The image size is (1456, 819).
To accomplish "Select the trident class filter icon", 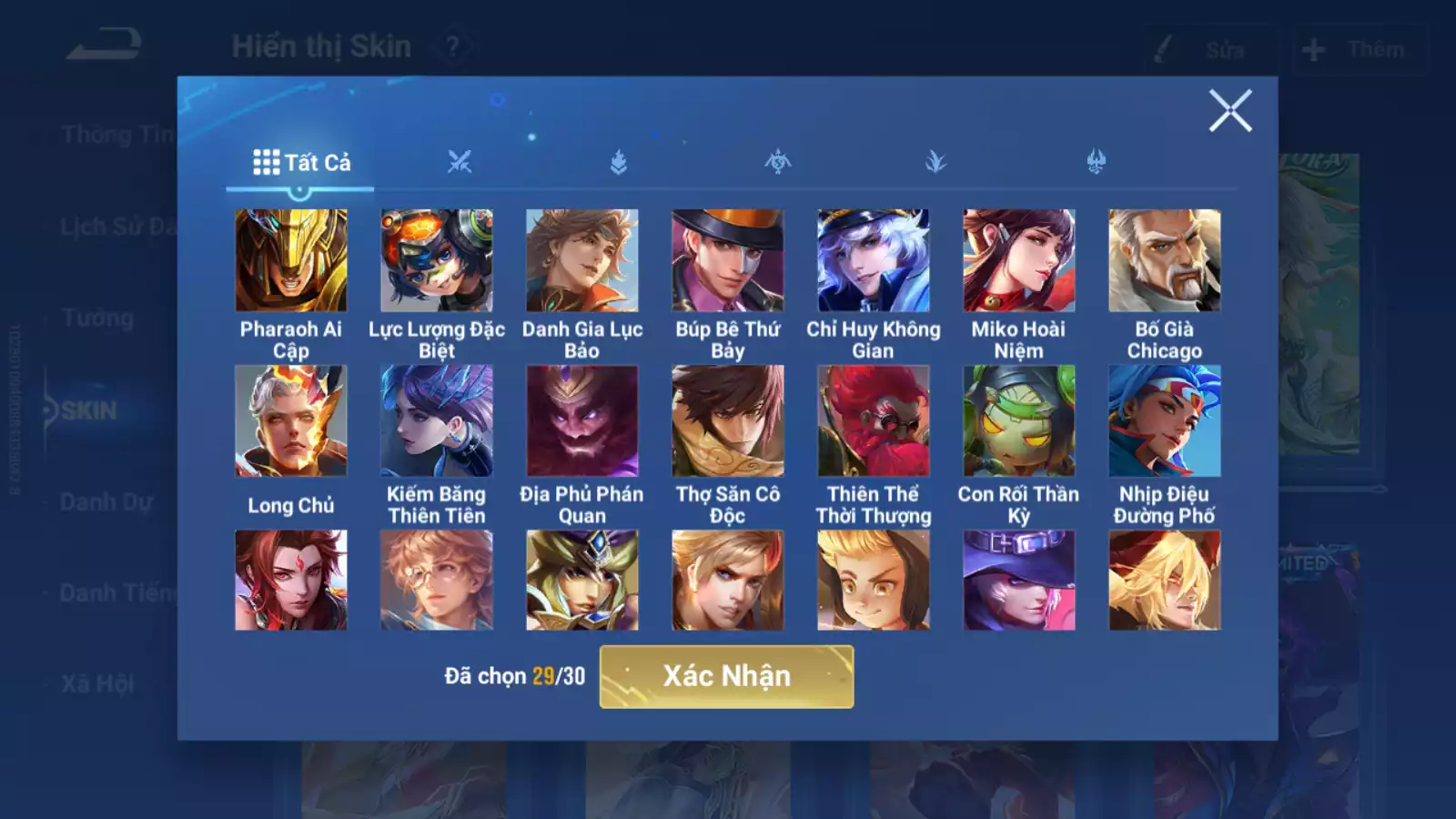I will [1095, 162].
